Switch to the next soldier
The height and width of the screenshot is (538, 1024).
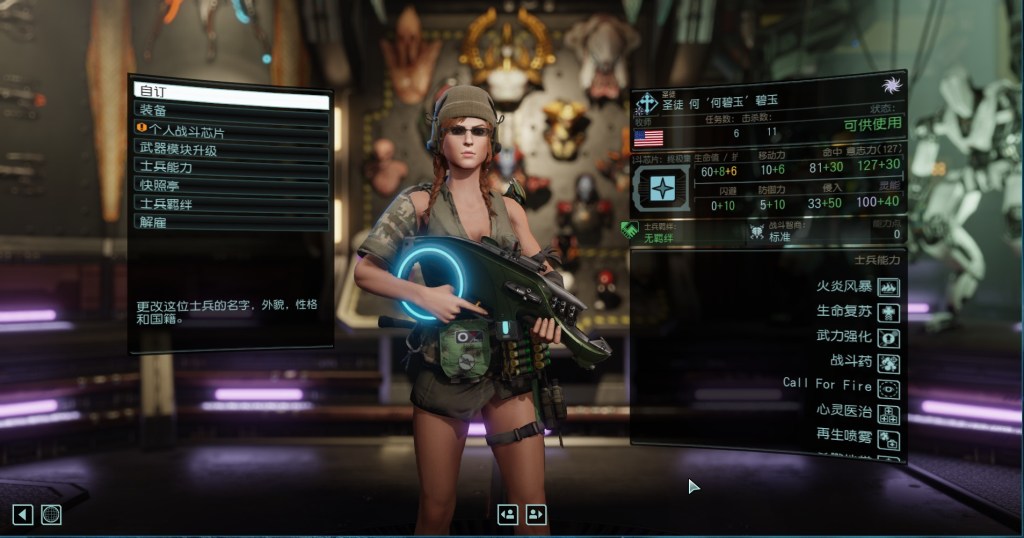(x=536, y=514)
